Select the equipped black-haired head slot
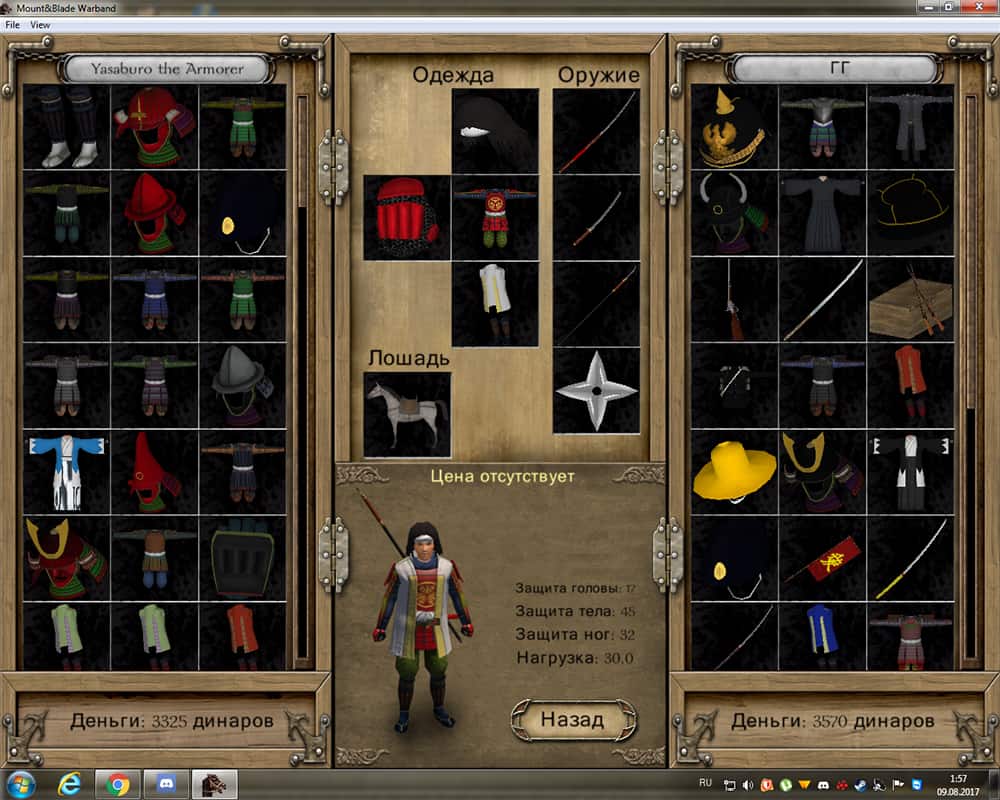 495,131
